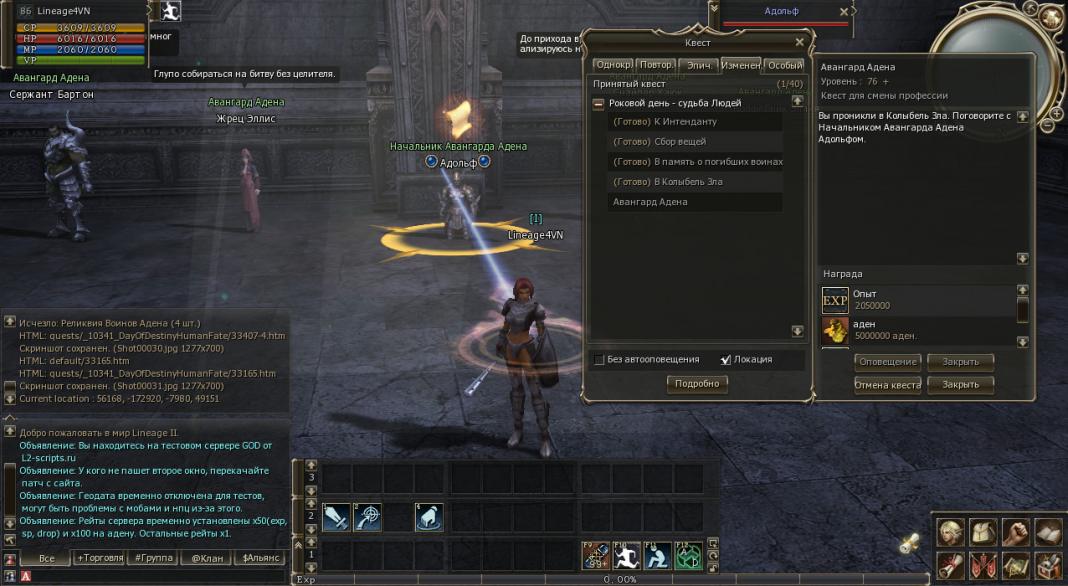
Task: Use the target crosshair skill icon
Action: coord(367,517)
